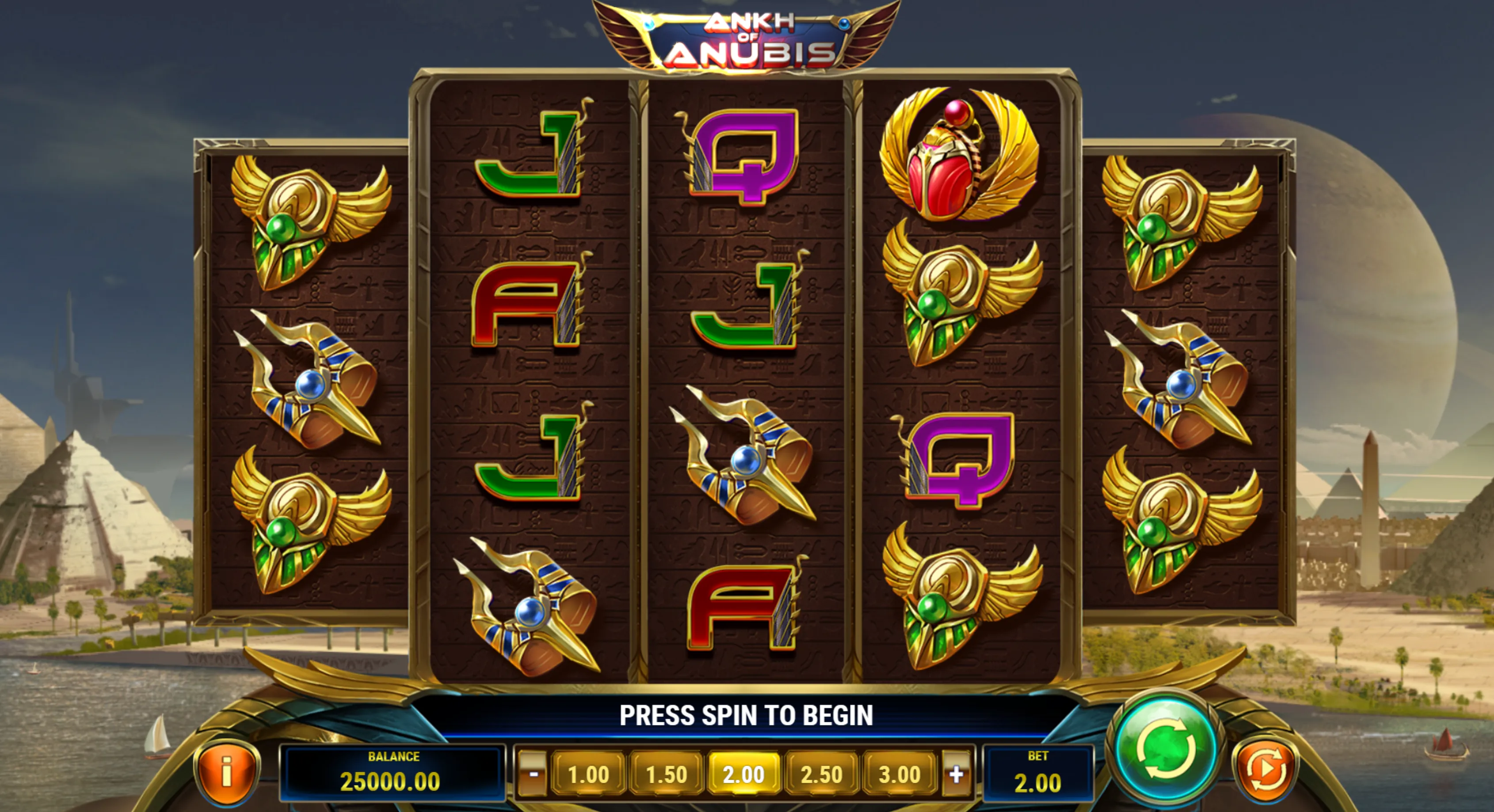This screenshot has width=1494, height=812.
Task: Set the bet to 1.00
Action: coord(588,774)
